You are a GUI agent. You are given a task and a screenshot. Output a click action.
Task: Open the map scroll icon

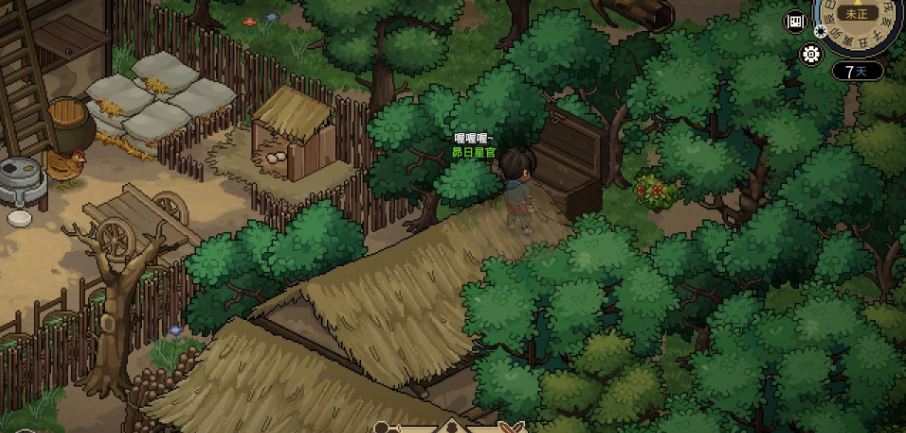pos(797,22)
